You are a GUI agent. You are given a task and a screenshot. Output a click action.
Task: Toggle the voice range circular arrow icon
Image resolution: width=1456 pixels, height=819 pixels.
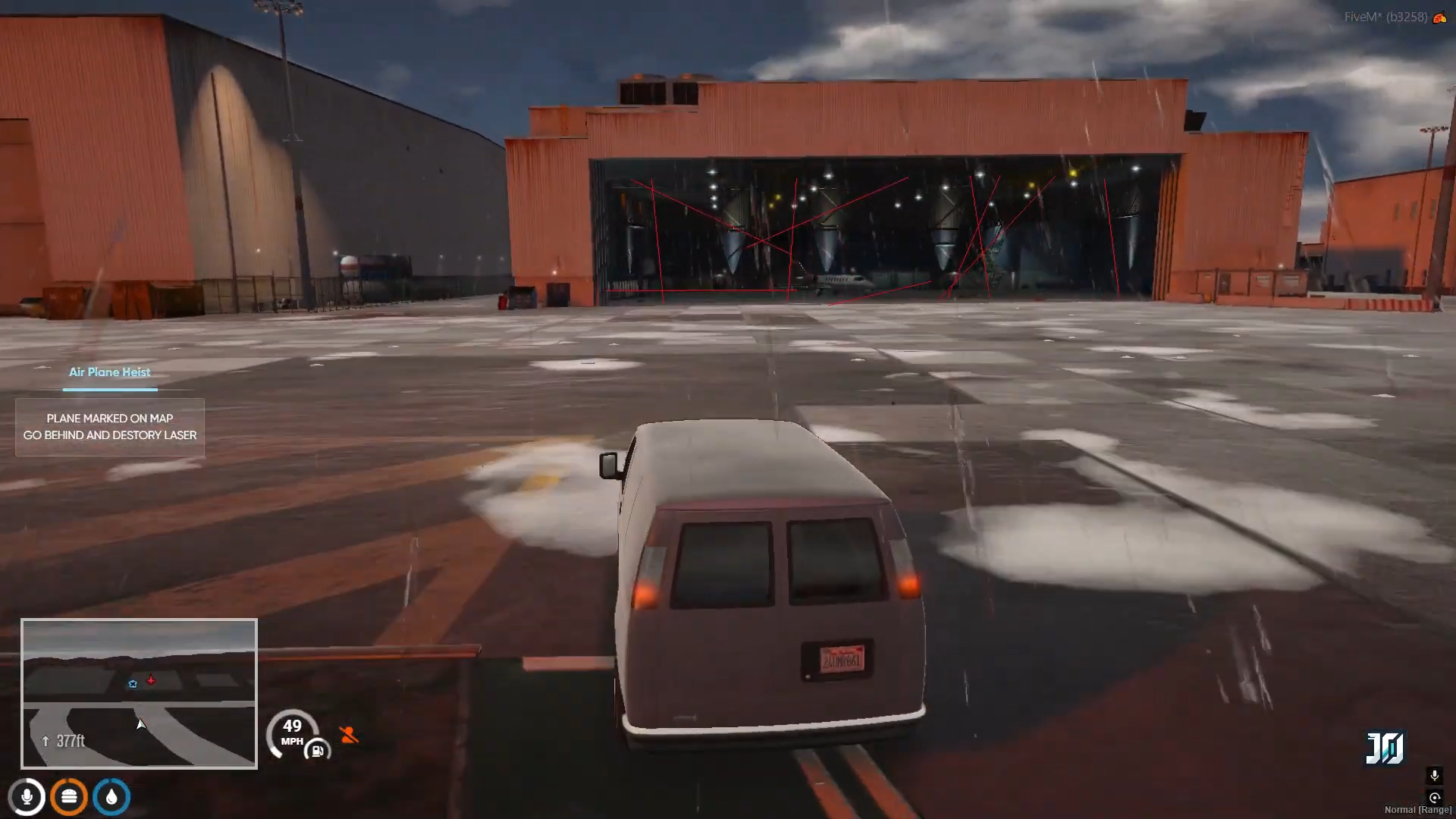click(1434, 797)
